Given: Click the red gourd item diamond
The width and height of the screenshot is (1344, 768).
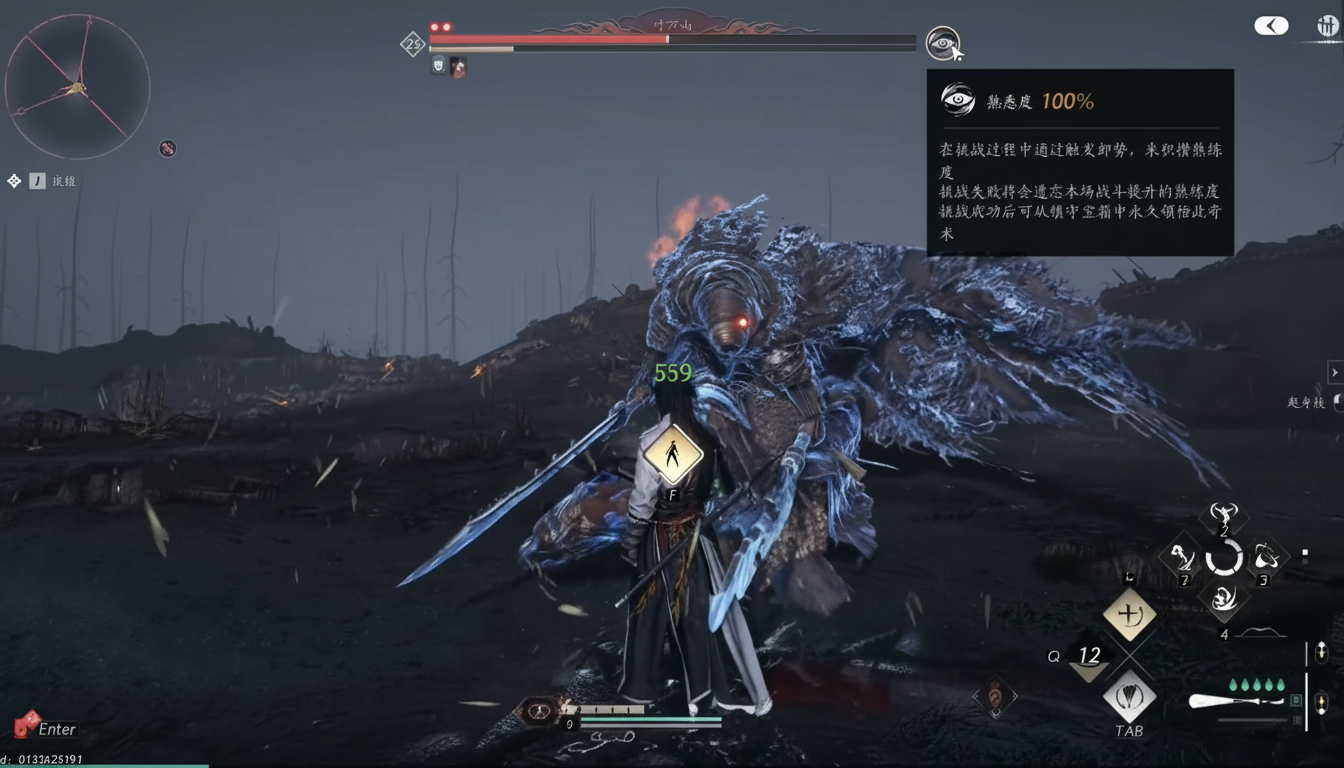Looking at the screenshot, I should pos(995,696).
